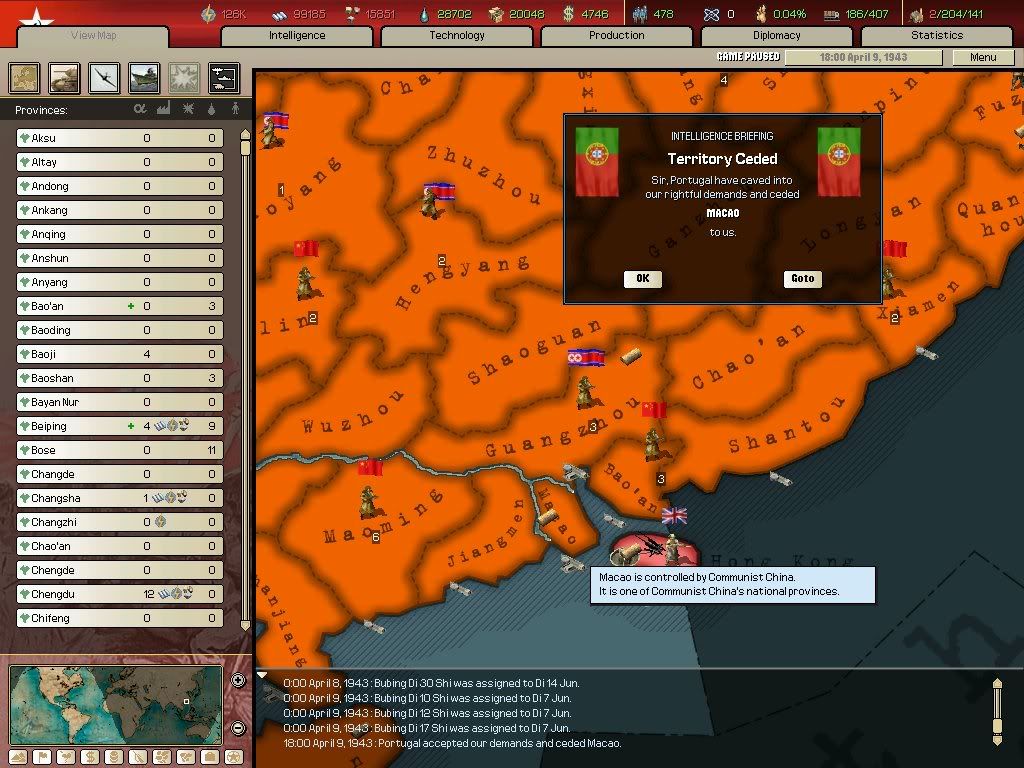
Task: Show air units with the plane icon
Action: tap(104, 78)
